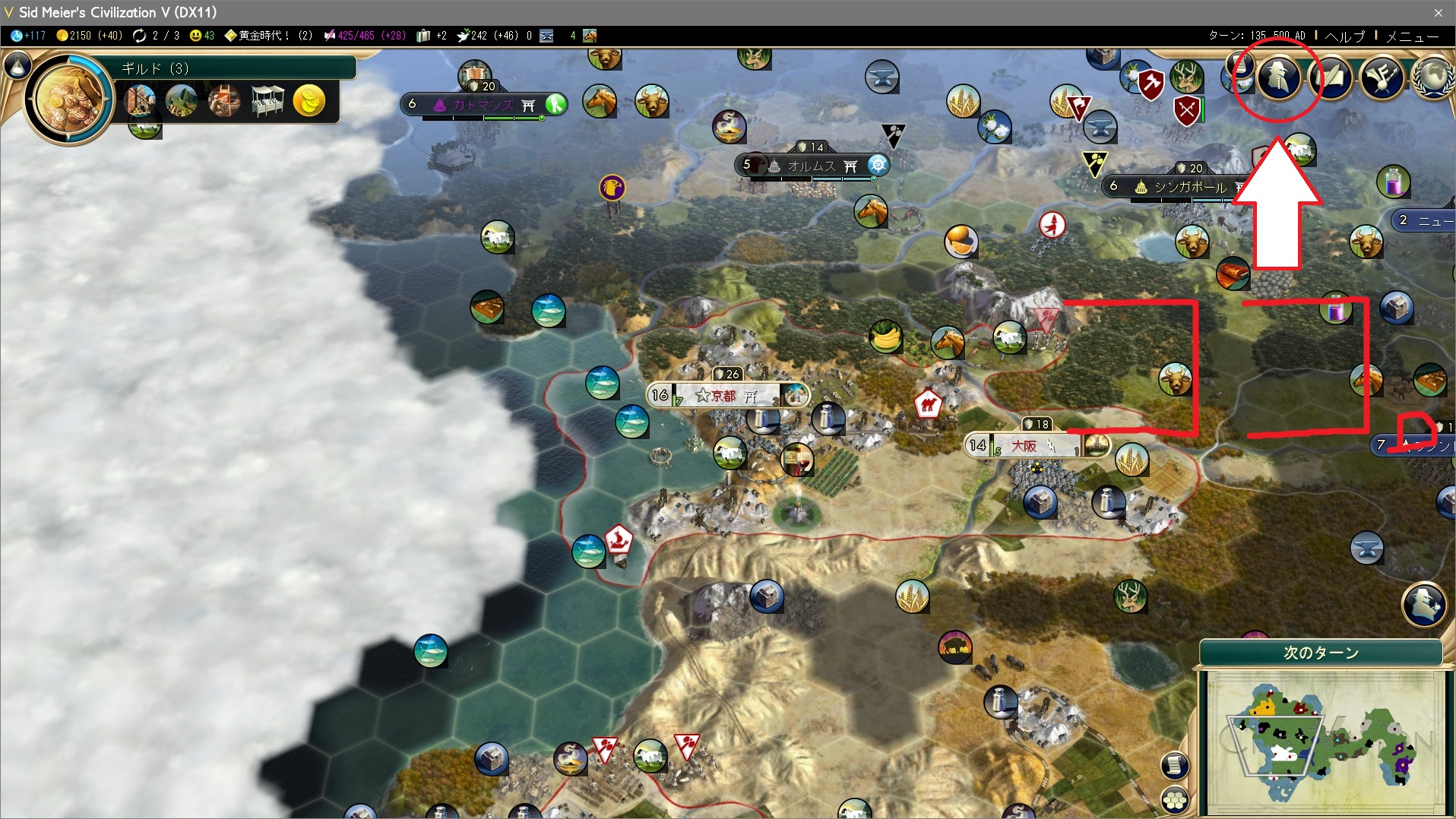Open the social policies book-and-quill icon
The height and width of the screenshot is (819, 1456).
pyautogui.click(x=1331, y=77)
